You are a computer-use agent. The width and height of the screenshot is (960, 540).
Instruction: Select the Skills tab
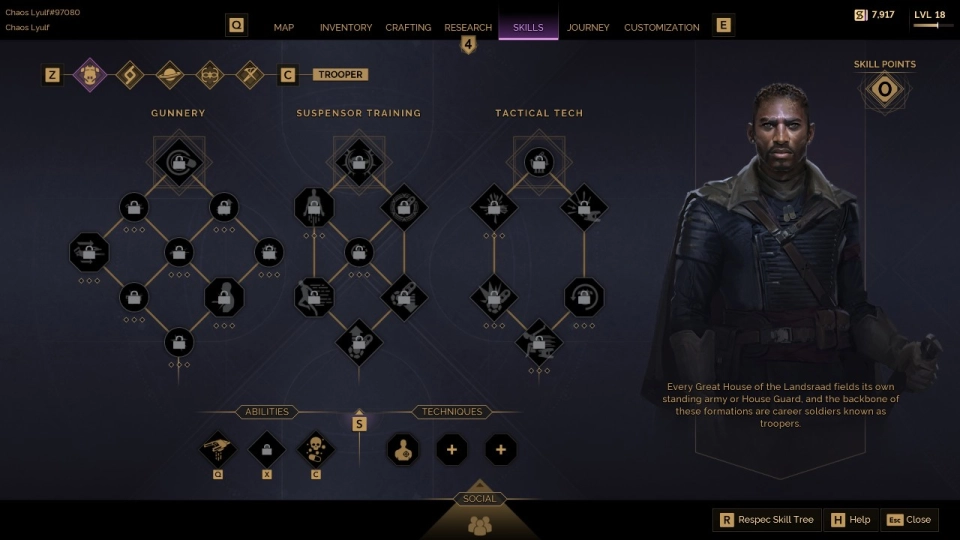(528, 27)
